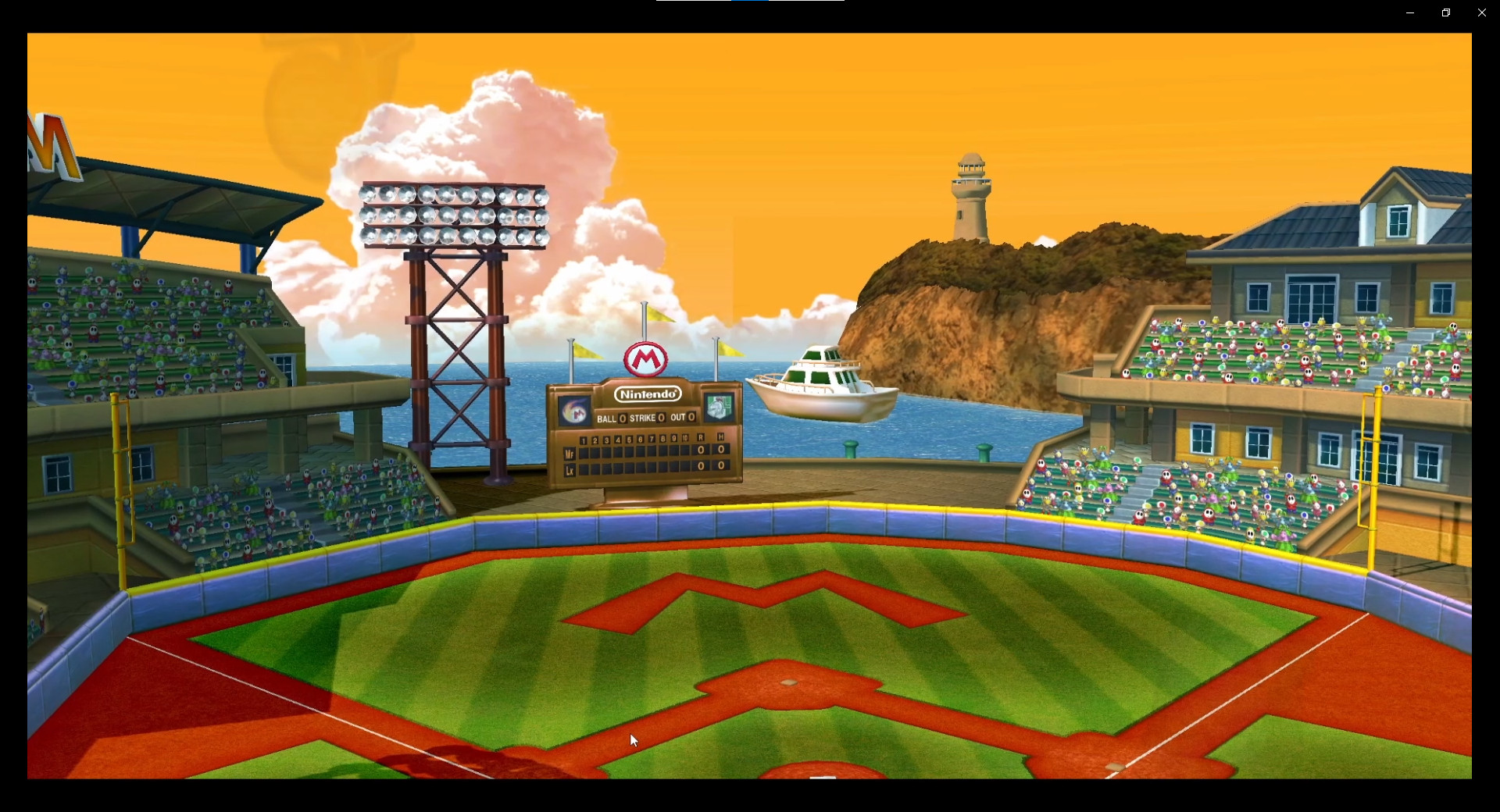
Task: Click the minimize button in the title bar
Action: 1409,12
